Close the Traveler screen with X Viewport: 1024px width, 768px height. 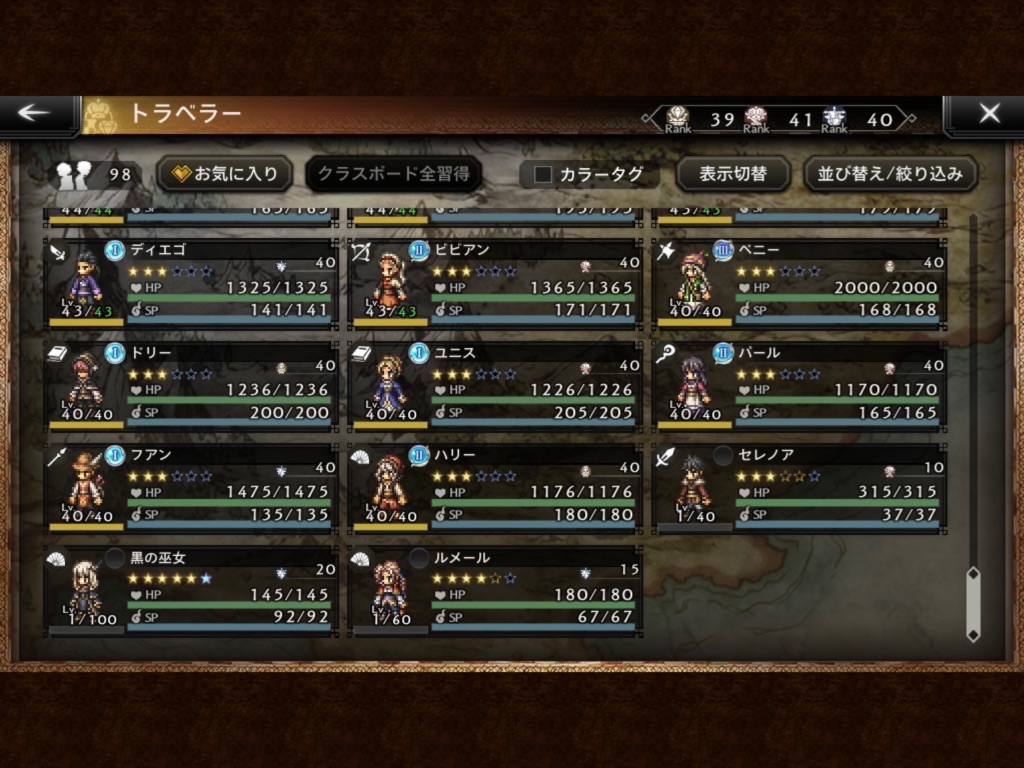point(988,113)
